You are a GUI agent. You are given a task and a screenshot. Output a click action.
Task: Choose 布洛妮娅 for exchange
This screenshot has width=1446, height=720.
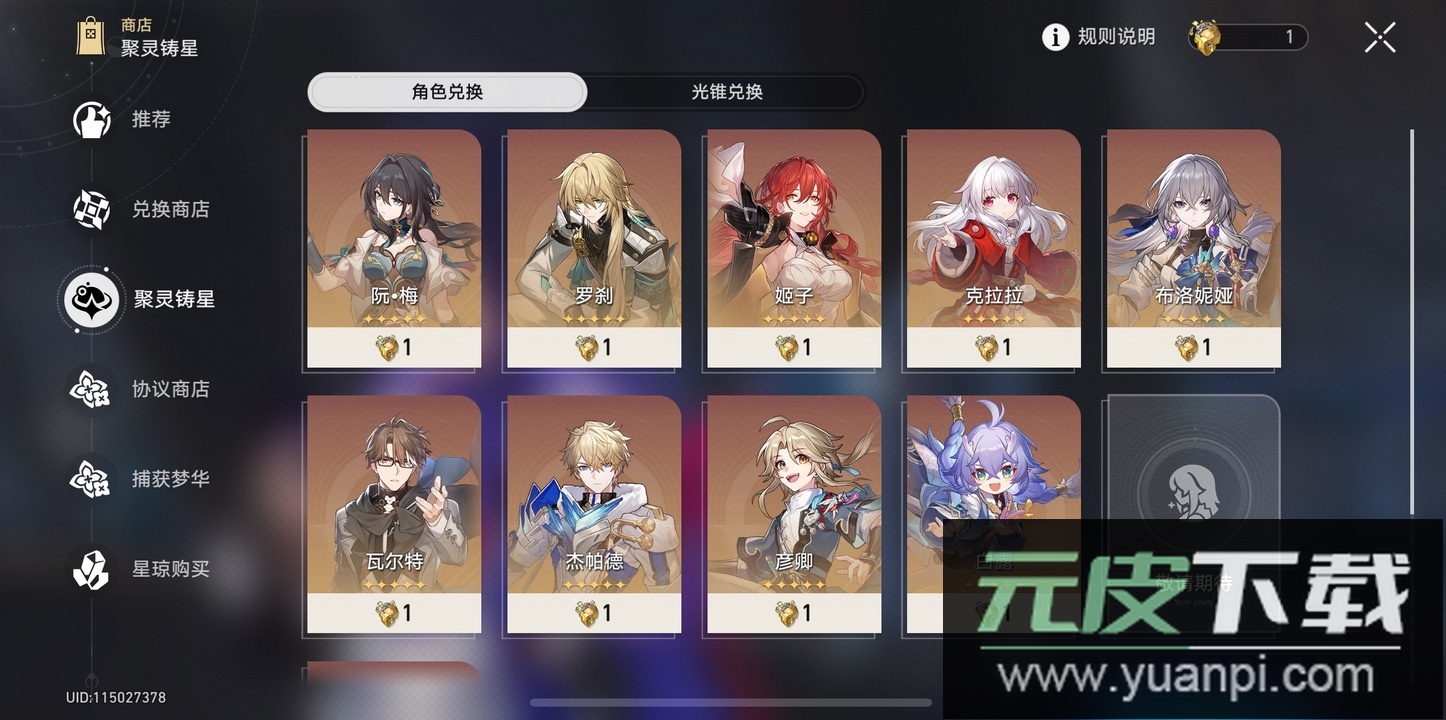tap(1191, 248)
